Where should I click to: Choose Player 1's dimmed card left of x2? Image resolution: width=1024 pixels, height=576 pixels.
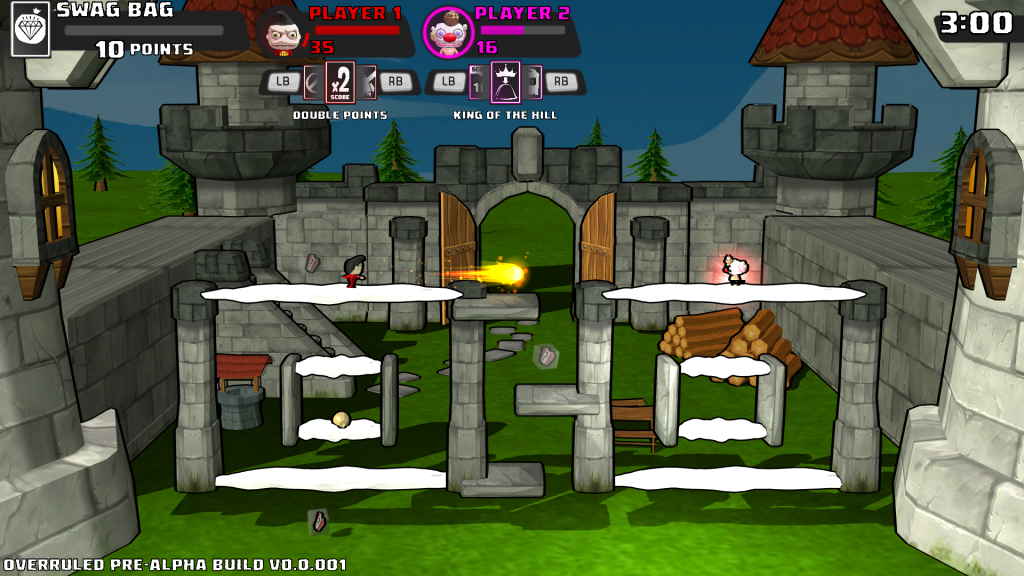(x=313, y=82)
